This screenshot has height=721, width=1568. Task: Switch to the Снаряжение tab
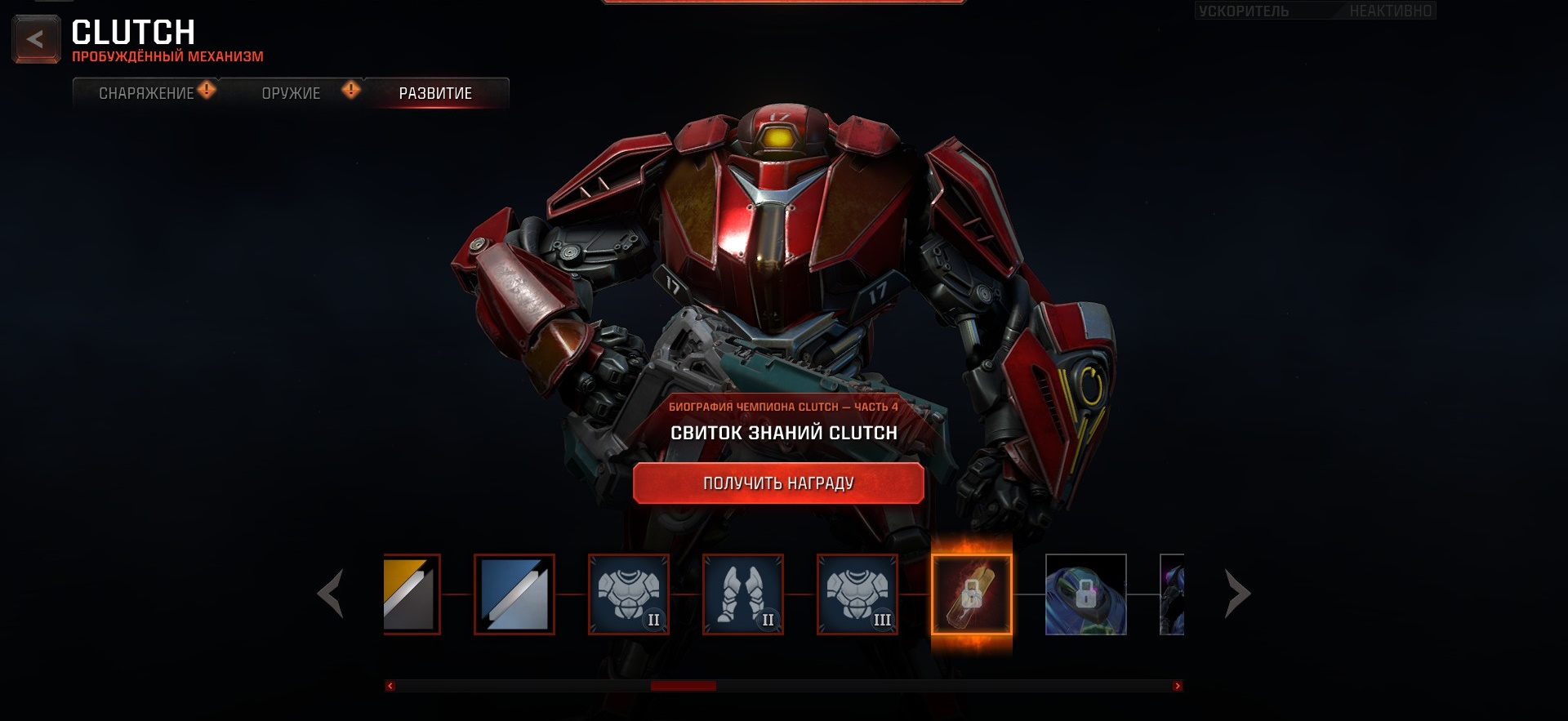[x=146, y=93]
